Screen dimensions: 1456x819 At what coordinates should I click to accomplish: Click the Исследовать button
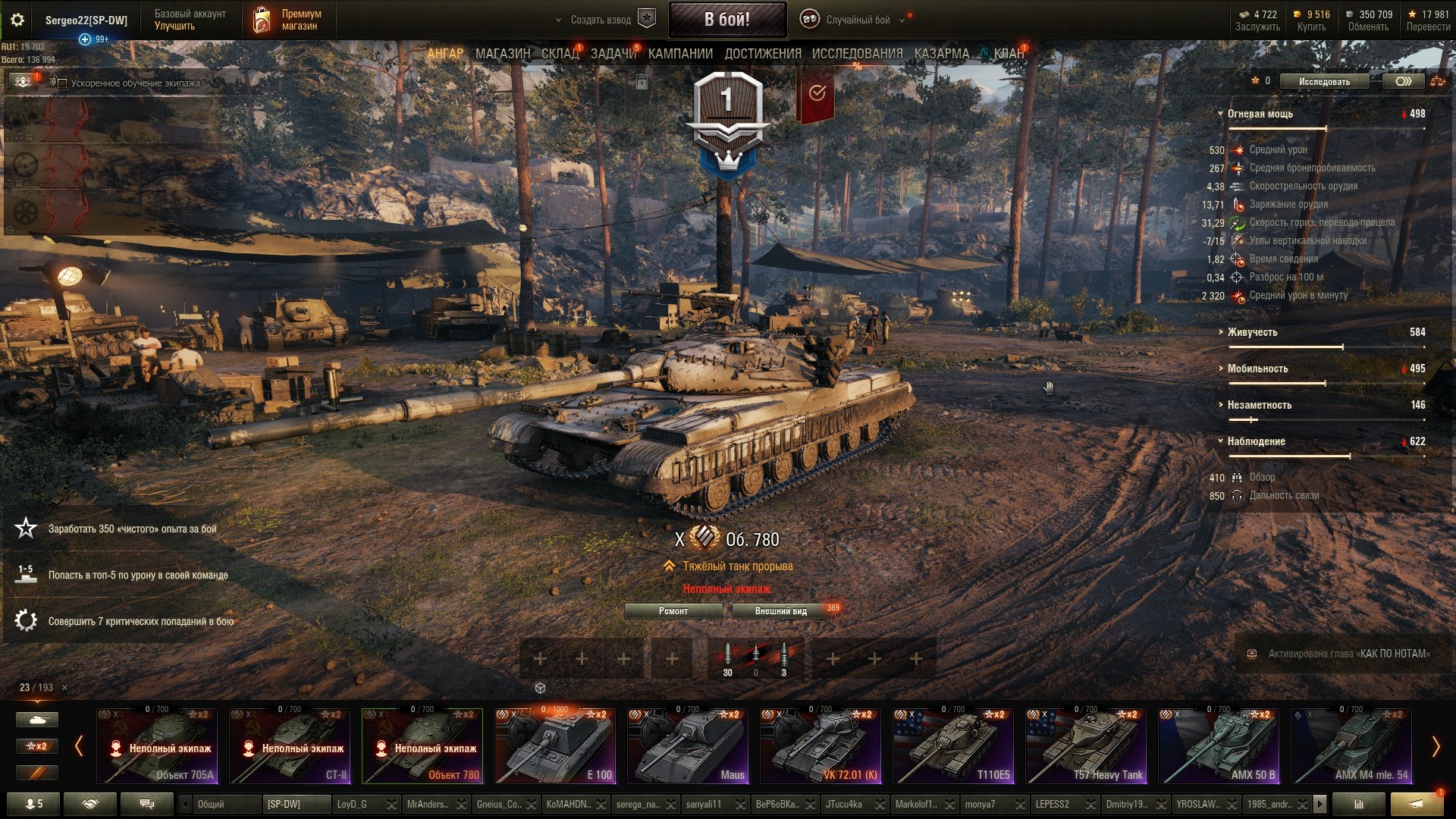[x=1324, y=82]
